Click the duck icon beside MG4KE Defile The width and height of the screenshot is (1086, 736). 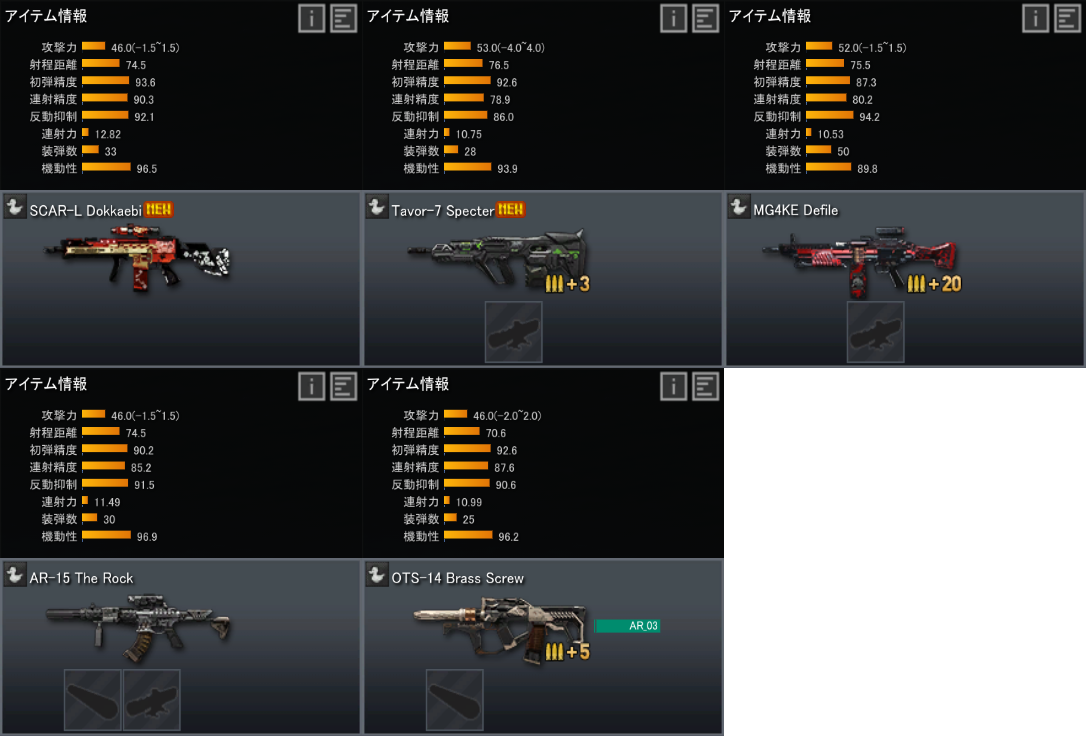(x=739, y=208)
